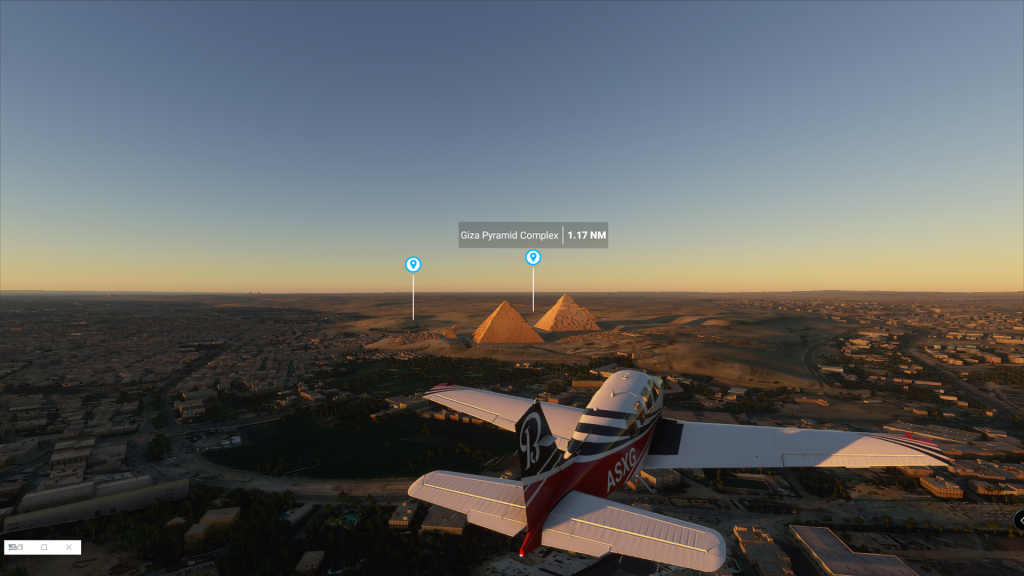
Task: Open the Giza Pyramid Complex distance label
Action: 533,235
